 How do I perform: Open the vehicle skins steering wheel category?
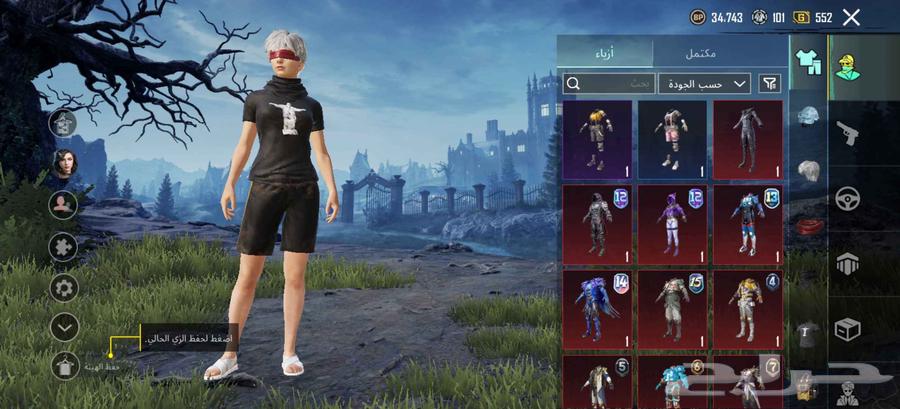click(x=848, y=197)
